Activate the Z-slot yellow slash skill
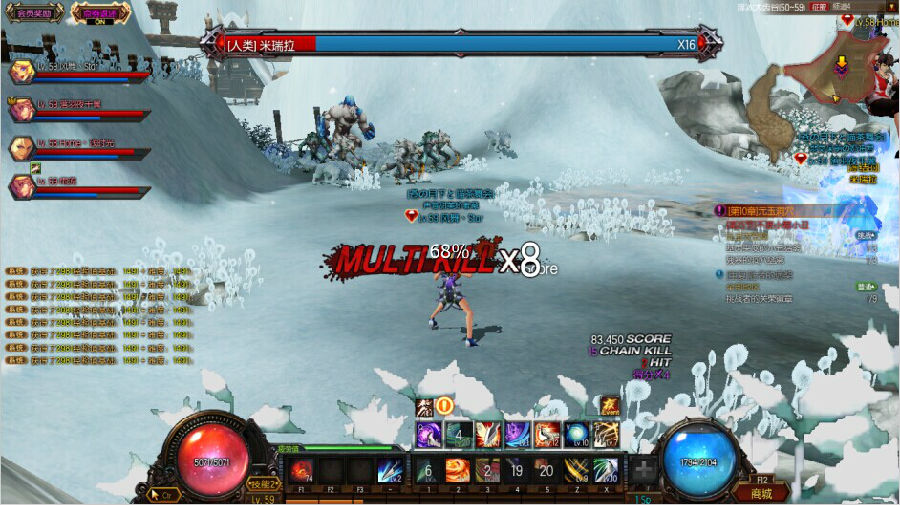The height and width of the screenshot is (505, 900). point(576,471)
